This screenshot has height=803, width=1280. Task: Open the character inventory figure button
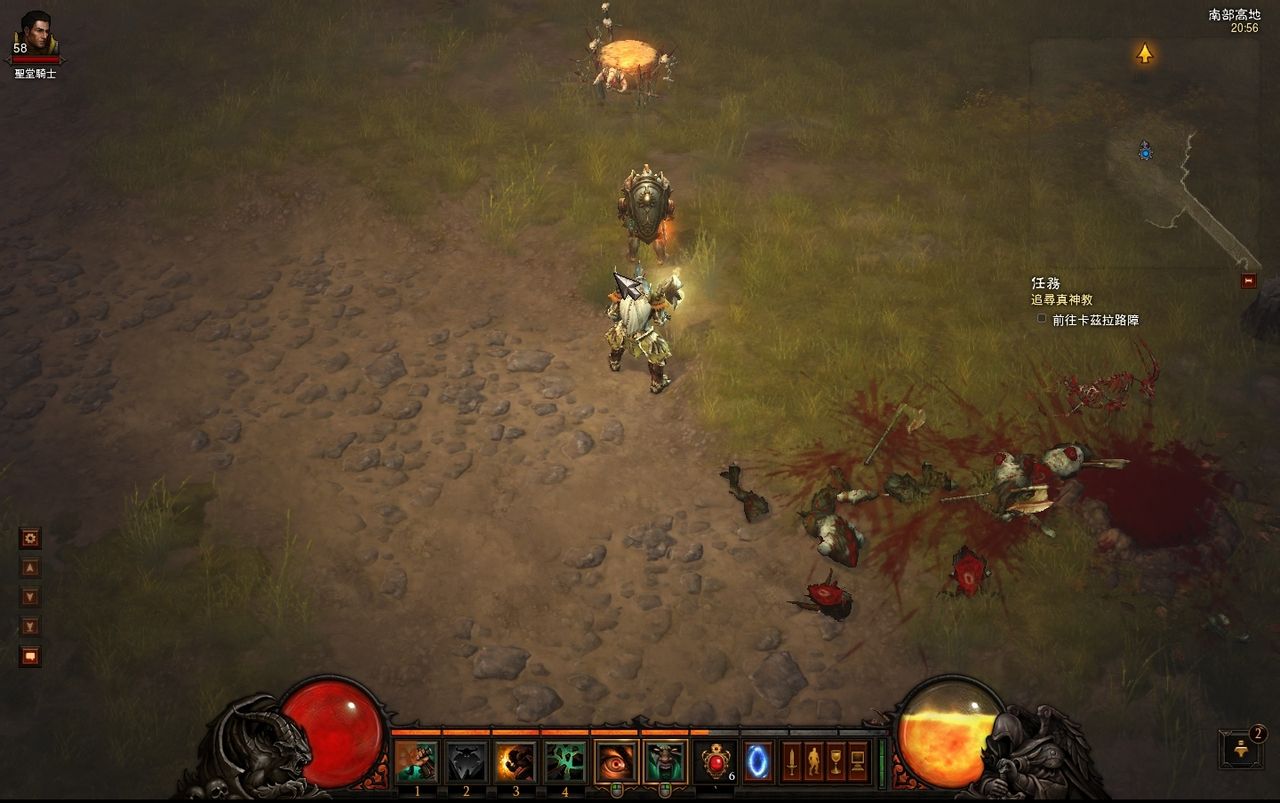point(813,762)
